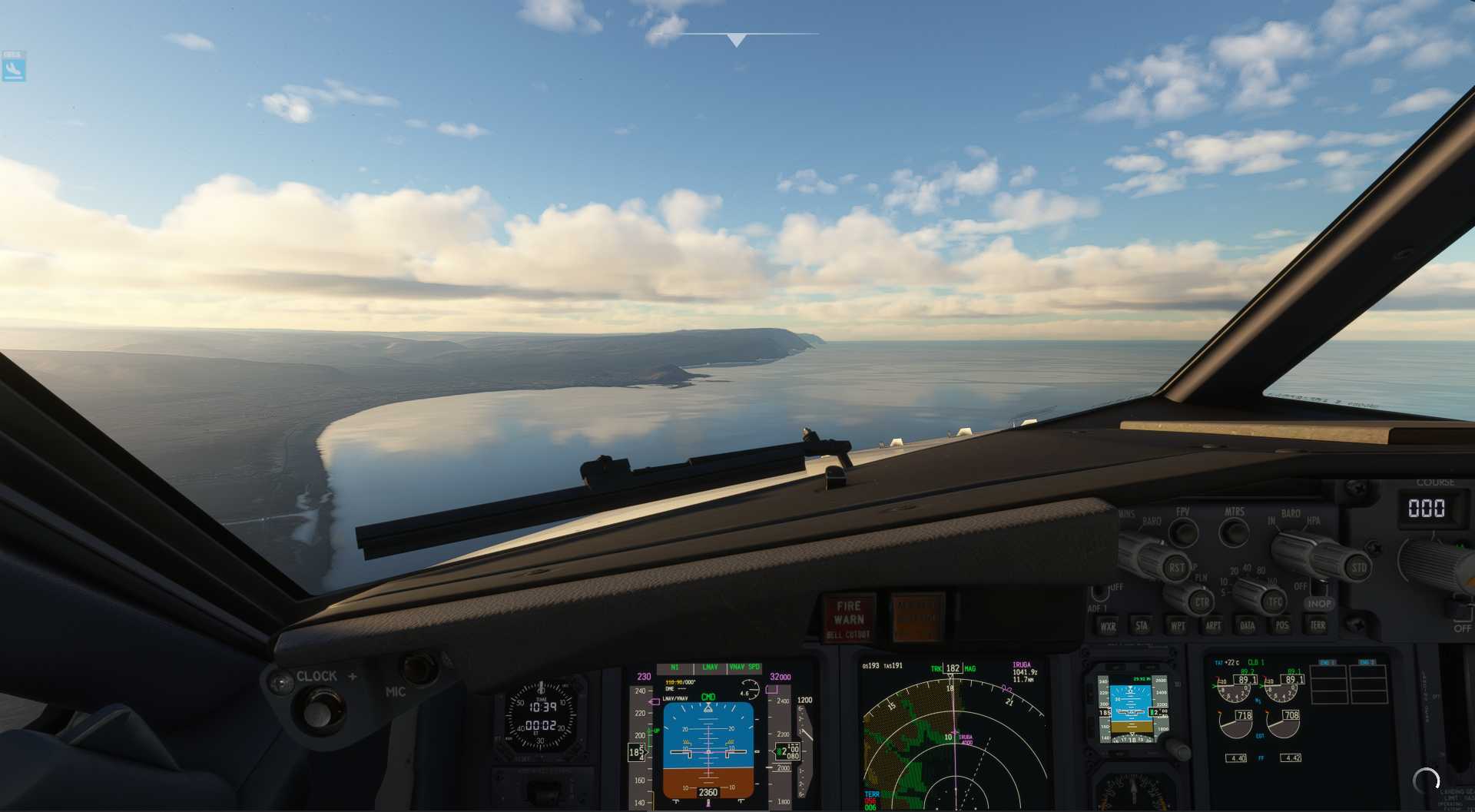Toggle the STA stations display button
The height and width of the screenshot is (812, 1475).
(x=1142, y=626)
